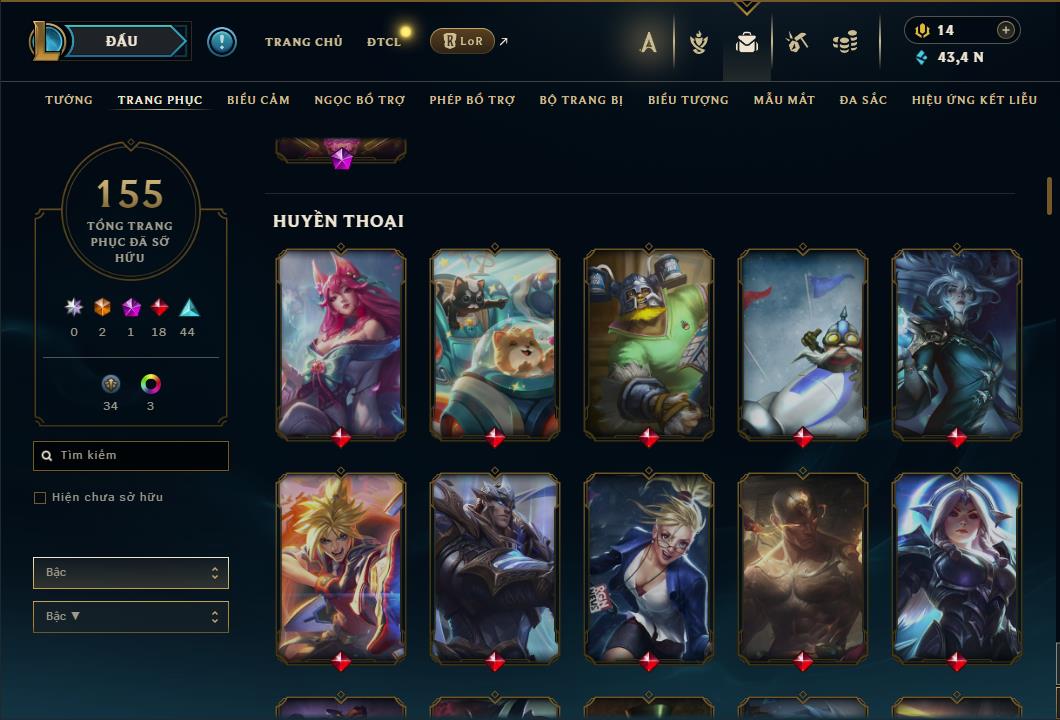The image size is (1060, 720).
Task: Choose the shirtless golden Lee Sin skin
Action: click(x=803, y=567)
